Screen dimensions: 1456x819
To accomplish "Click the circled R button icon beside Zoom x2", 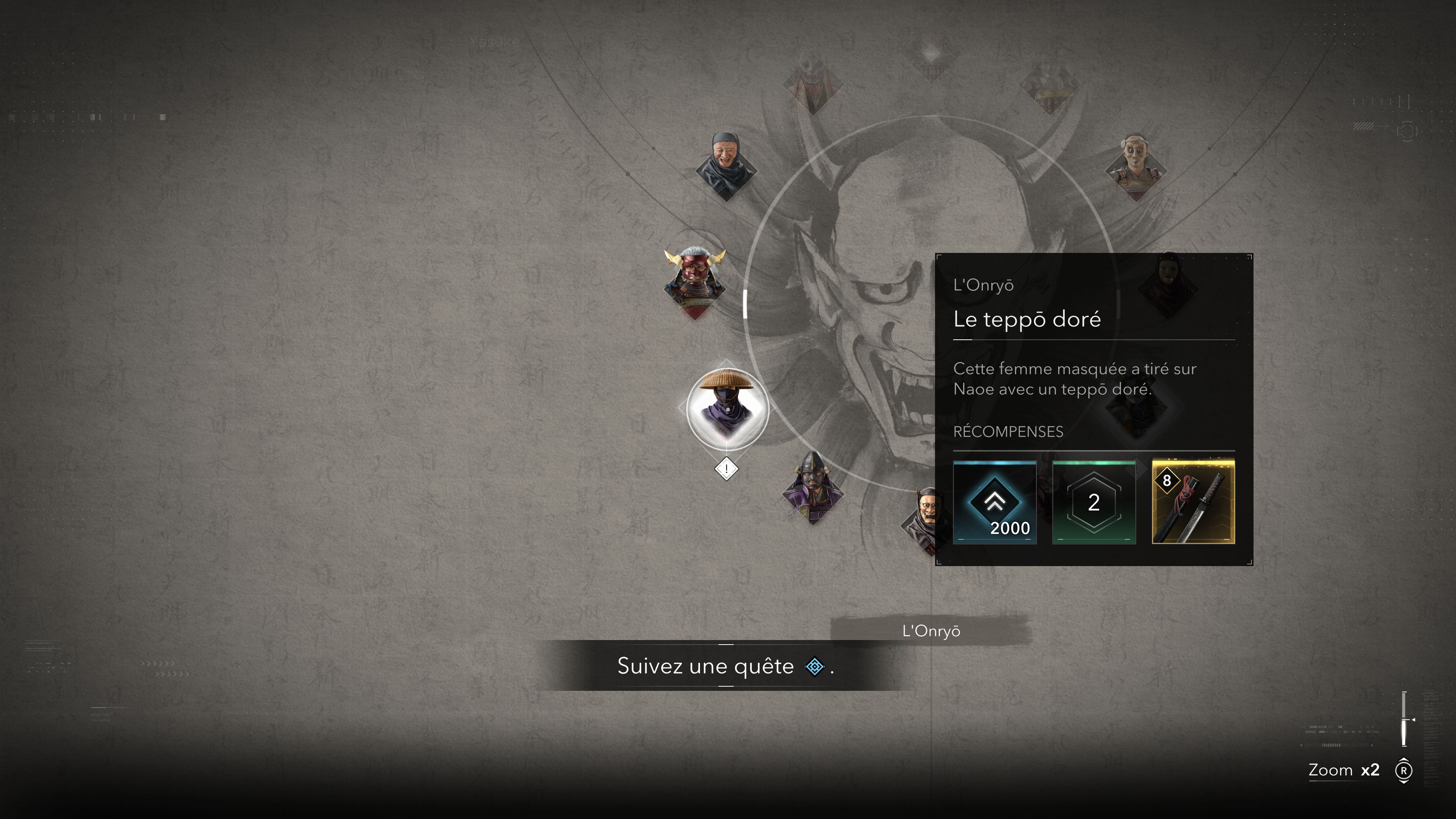I will [x=1404, y=770].
